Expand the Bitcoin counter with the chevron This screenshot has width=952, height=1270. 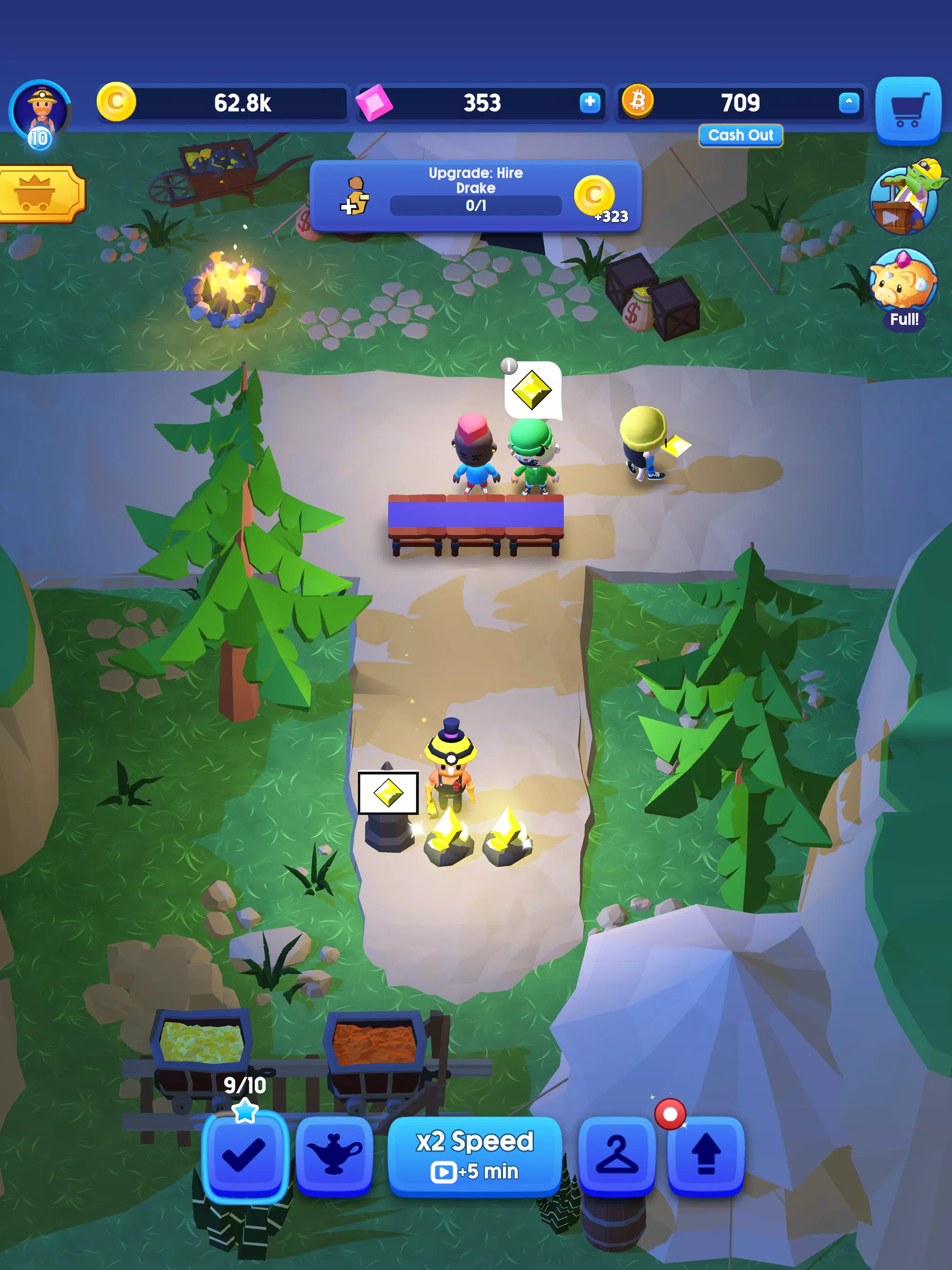pos(849,102)
